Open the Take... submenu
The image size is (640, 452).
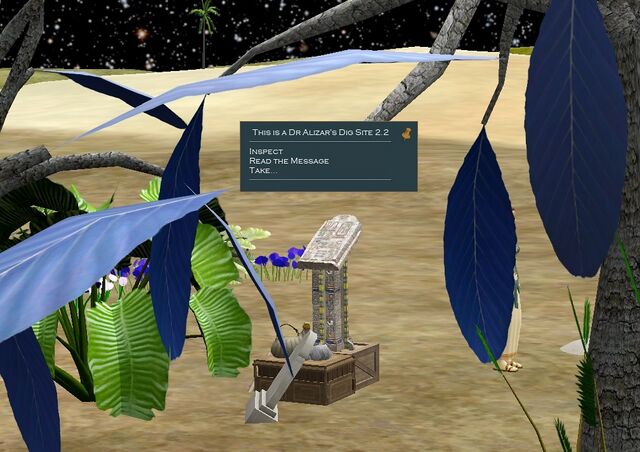263,171
